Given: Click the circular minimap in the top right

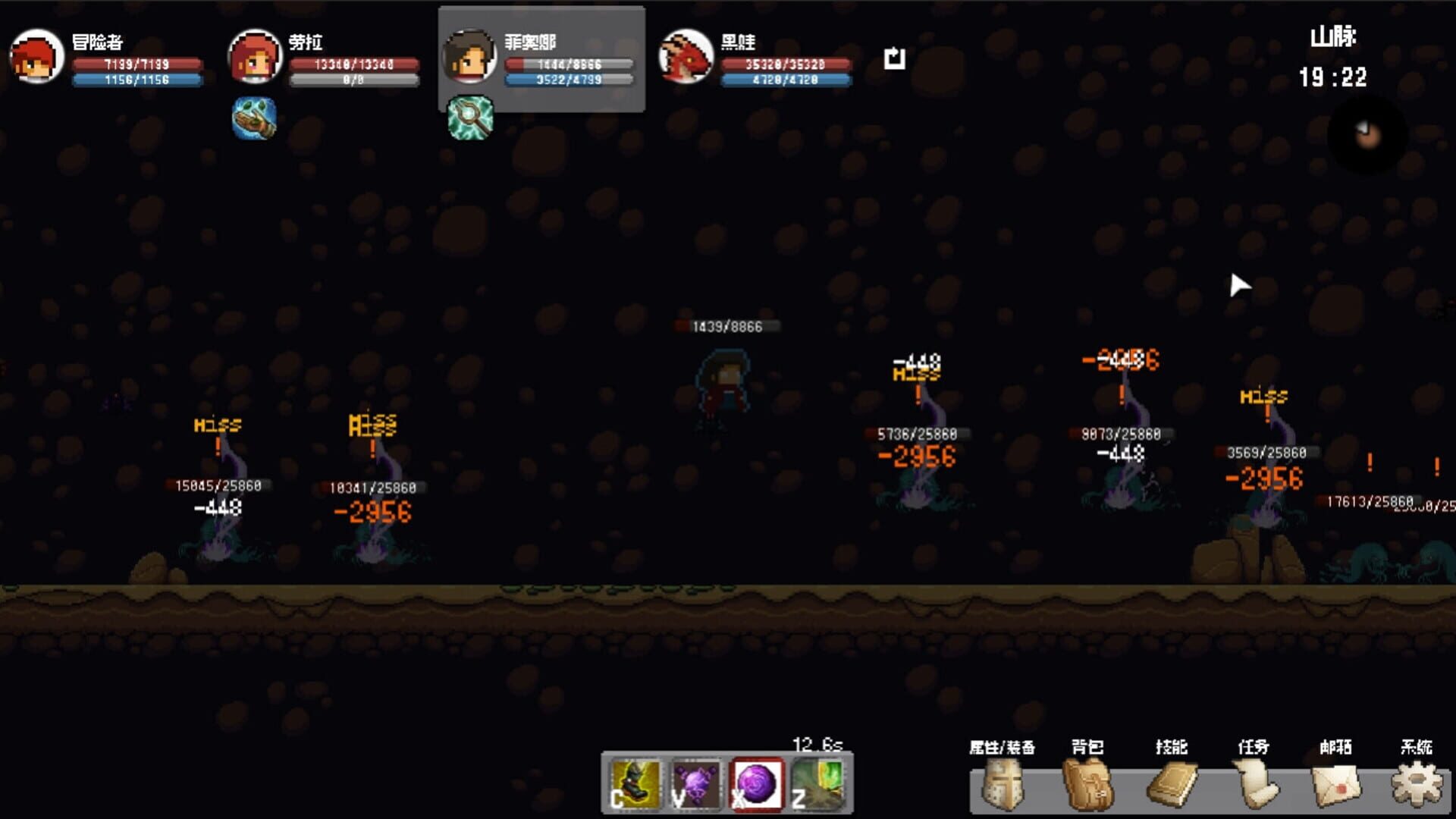Looking at the screenshot, I should pyautogui.click(x=1365, y=132).
